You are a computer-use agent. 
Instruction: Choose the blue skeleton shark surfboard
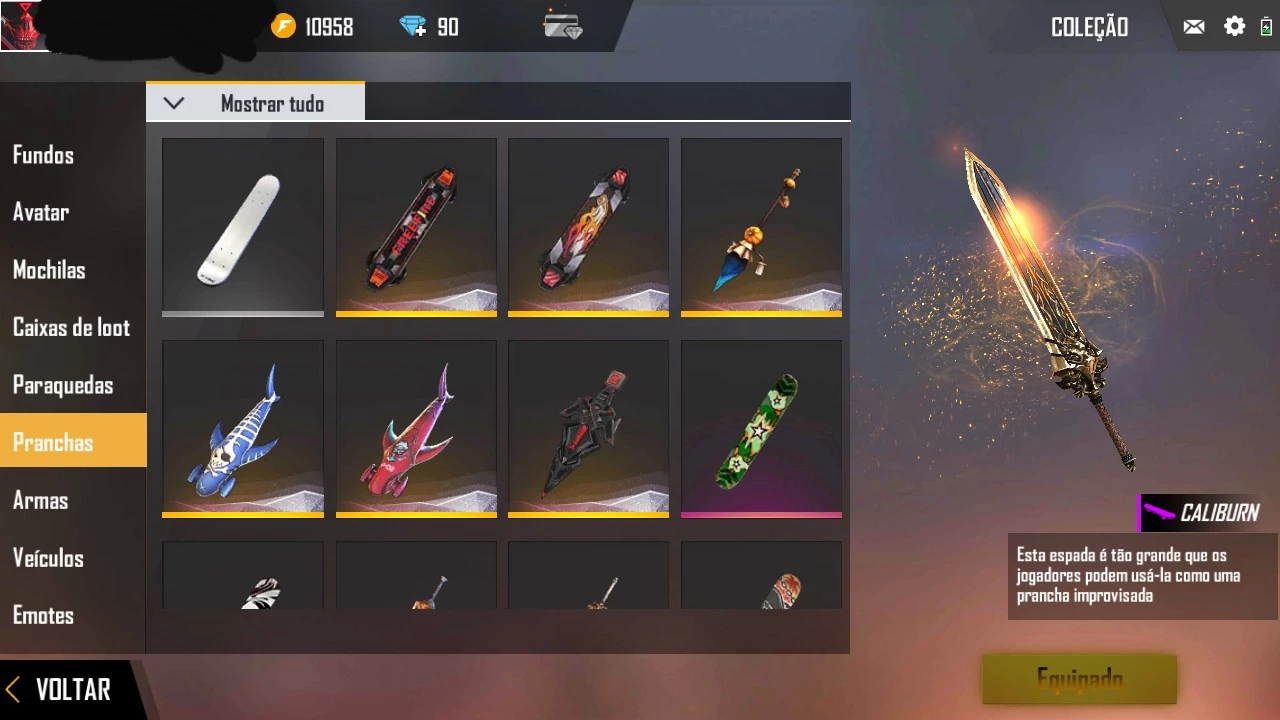pos(243,428)
